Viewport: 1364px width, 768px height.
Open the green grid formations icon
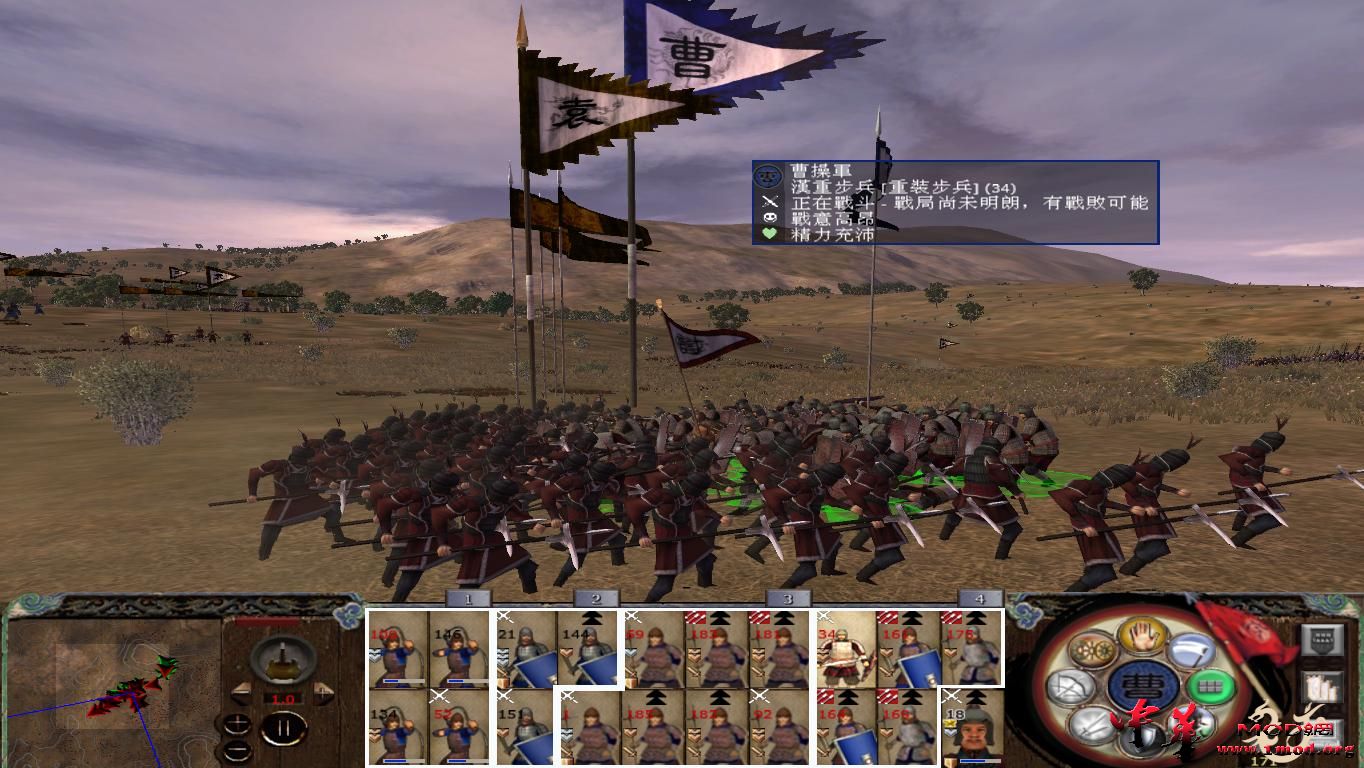click(1211, 687)
